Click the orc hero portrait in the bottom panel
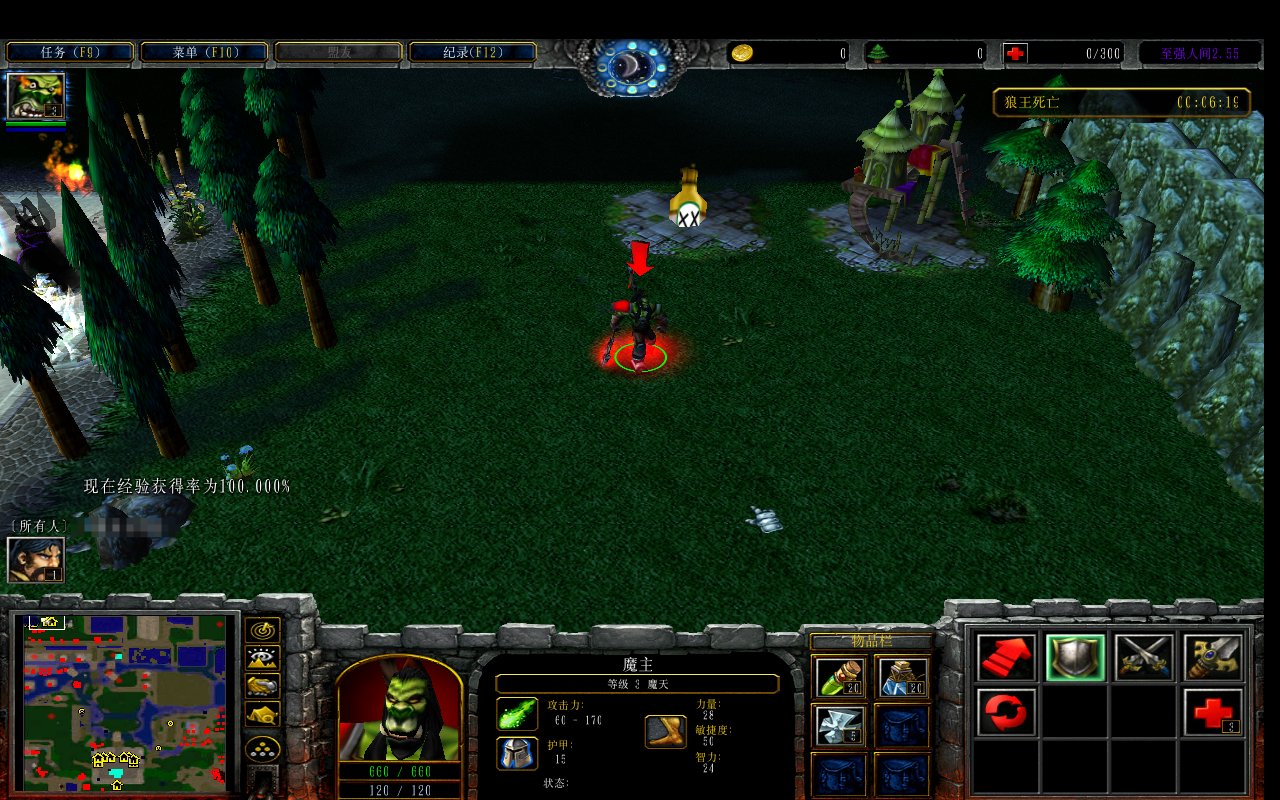The width and height of the screenshot is (1280, 800). [399, 712]
